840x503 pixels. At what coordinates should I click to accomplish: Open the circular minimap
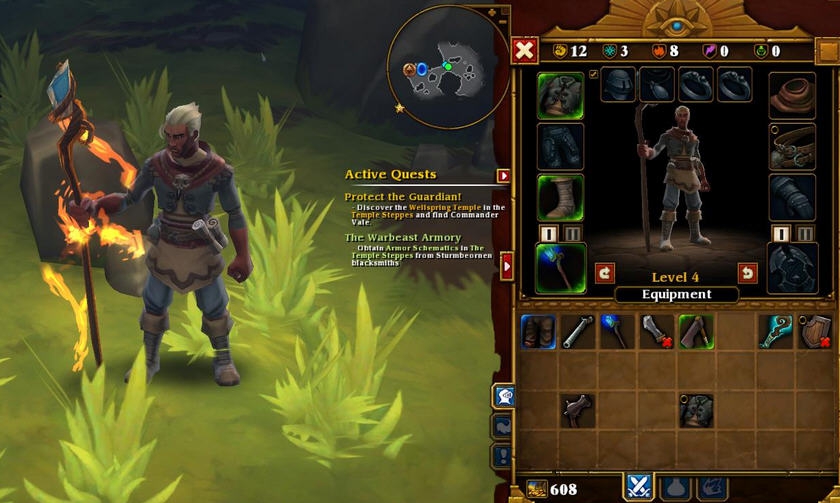[447, 68]
